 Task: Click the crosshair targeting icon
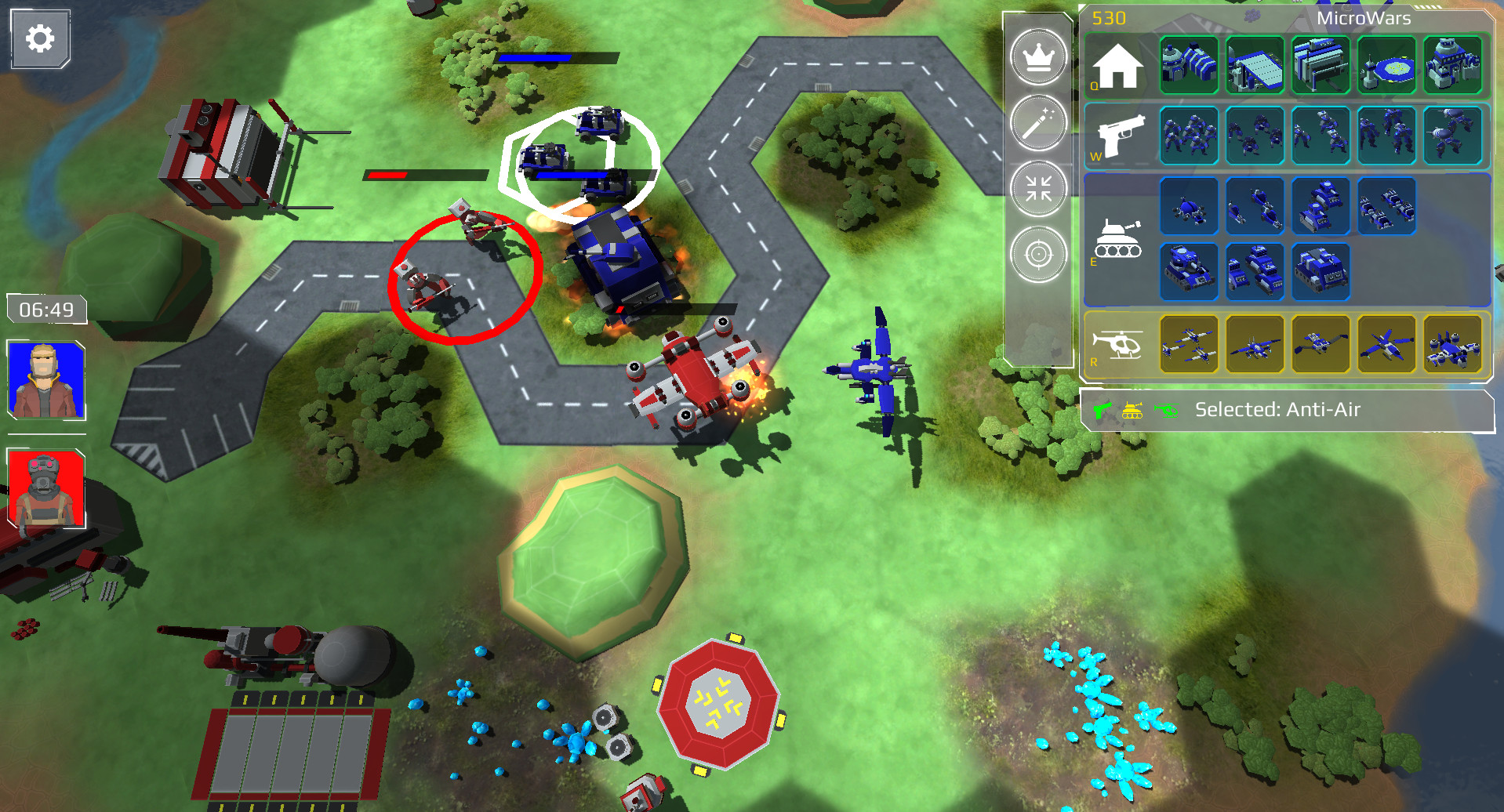point(1037,253)
